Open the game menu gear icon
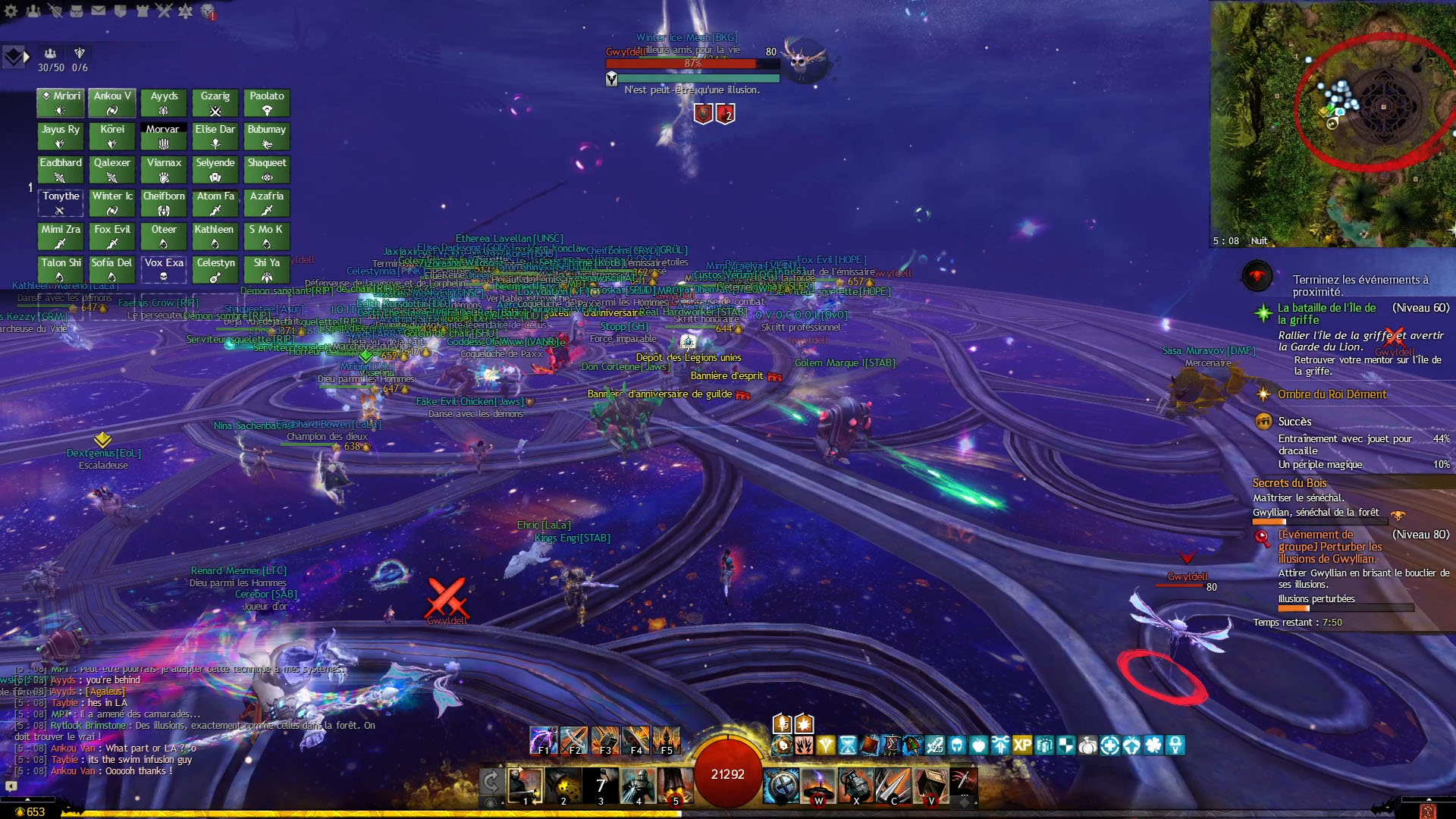The height and width of the screenshot is (819, 1456). click(11, 11)
